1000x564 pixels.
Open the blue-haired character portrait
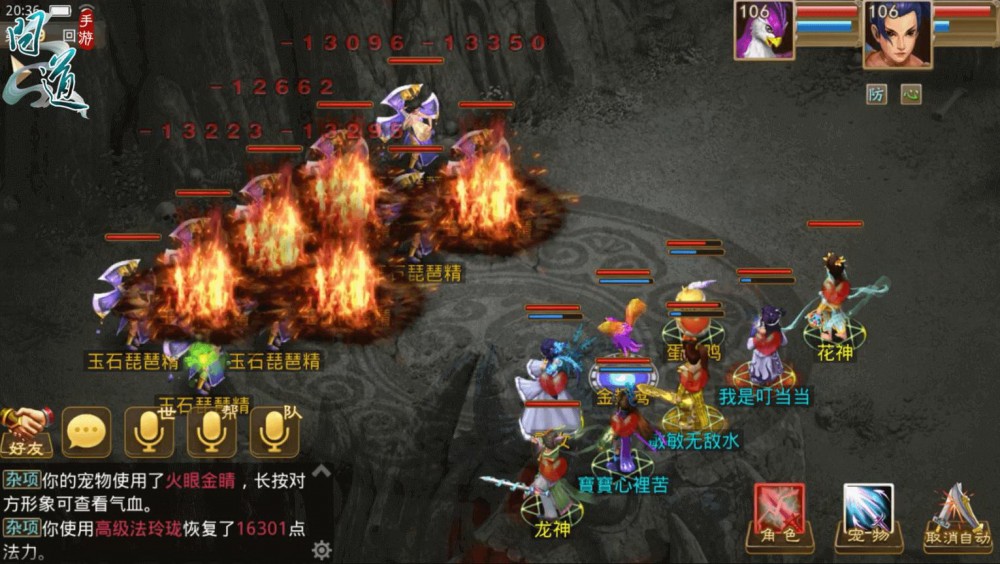tap(896, 33)
